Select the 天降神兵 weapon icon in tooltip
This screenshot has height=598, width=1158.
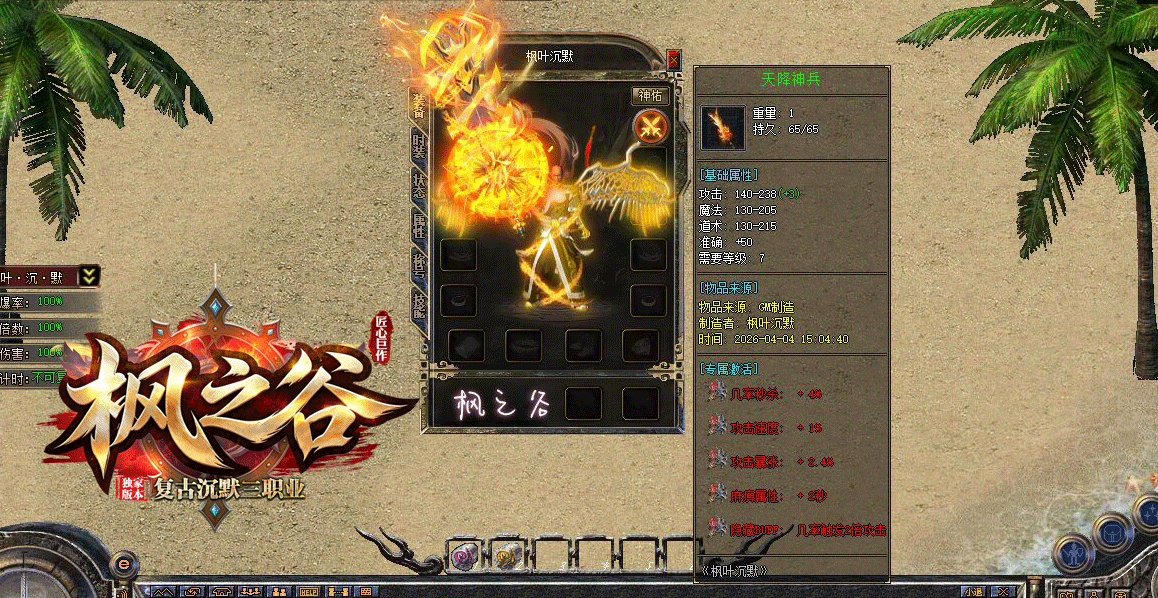tap(722, 127)
